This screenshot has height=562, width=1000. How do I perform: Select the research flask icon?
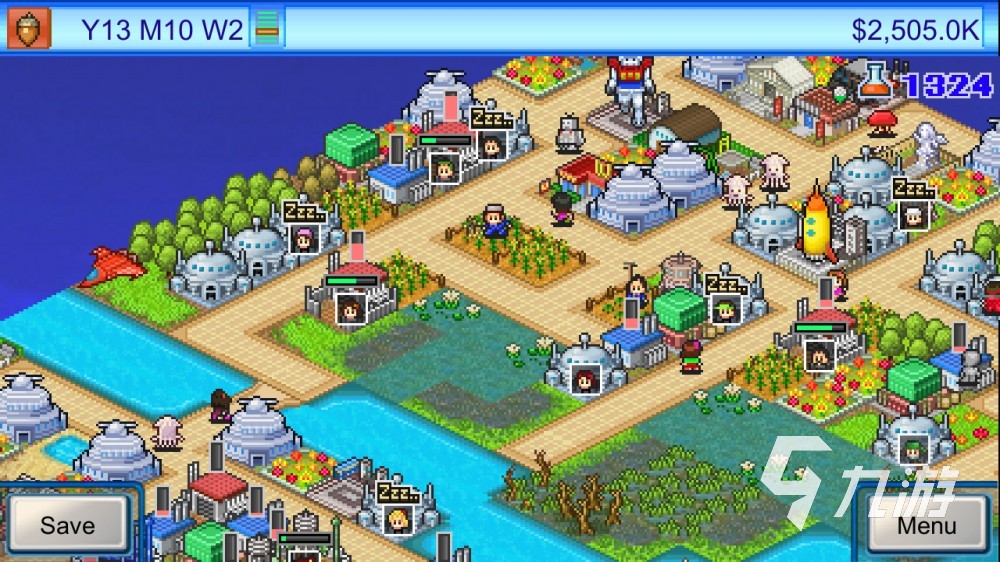875,81
